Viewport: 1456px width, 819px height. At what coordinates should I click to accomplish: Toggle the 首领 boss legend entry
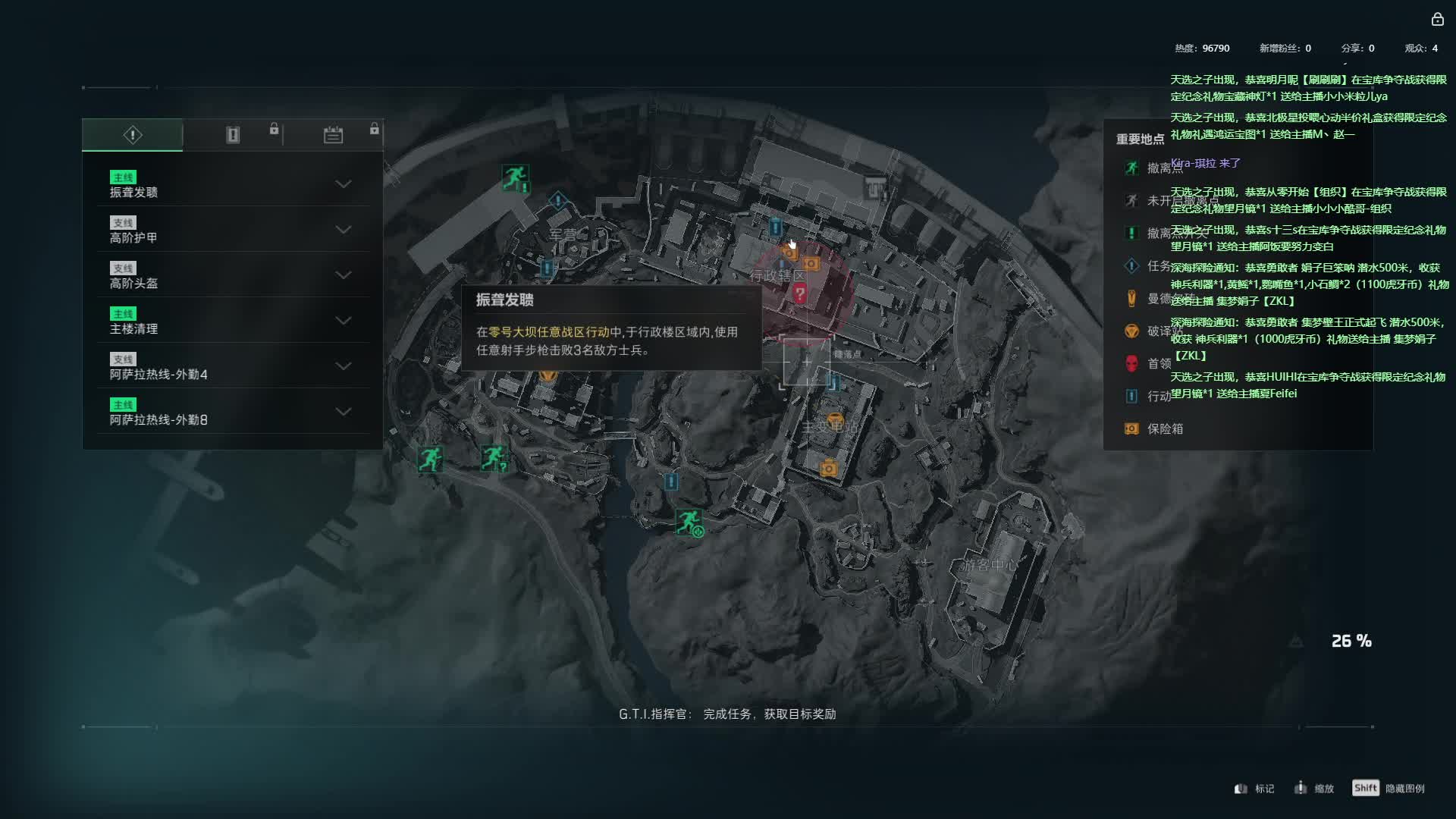click(x=1158, y=363)
